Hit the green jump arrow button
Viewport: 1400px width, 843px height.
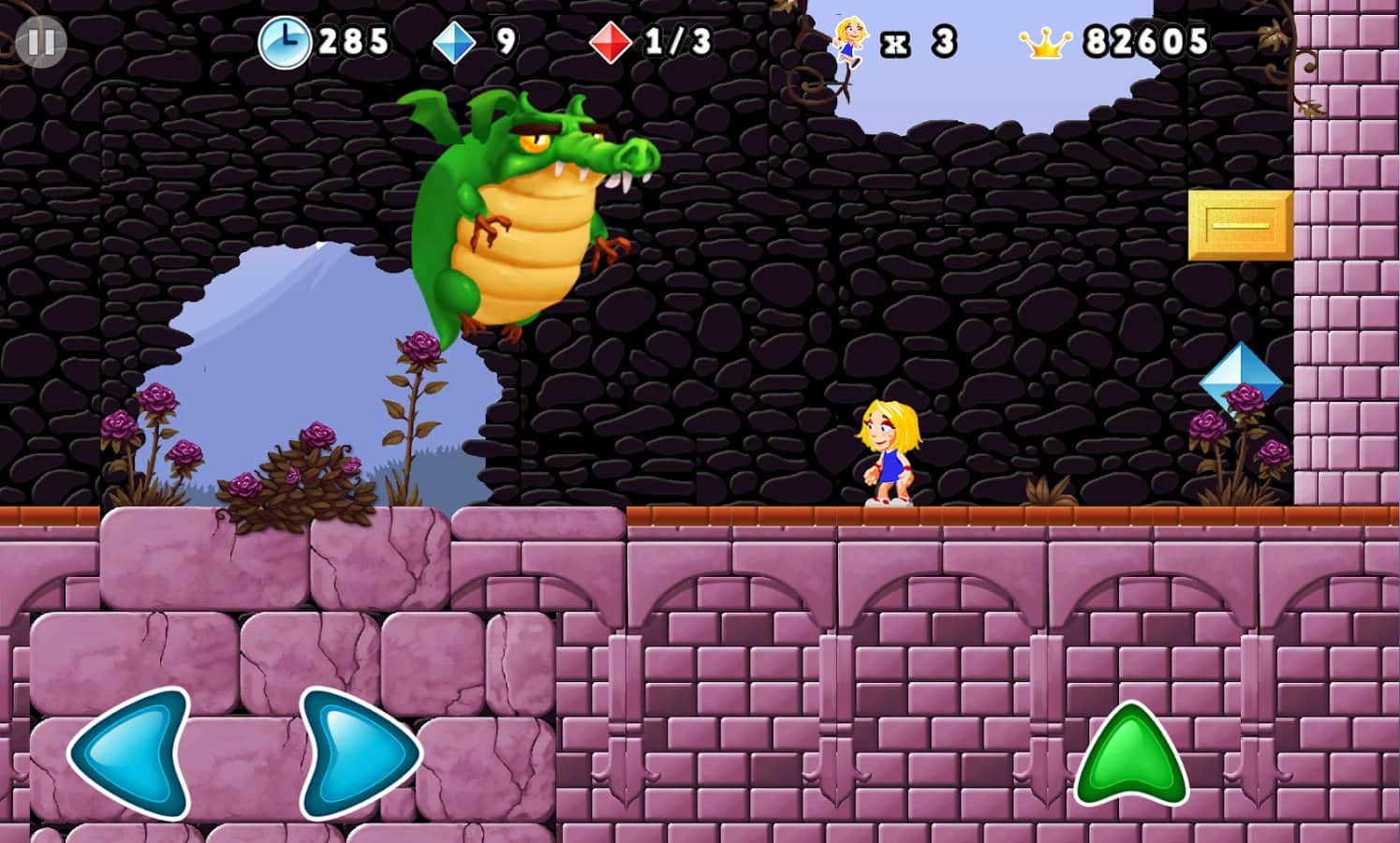pyautogui.click(x=1131, y=757)
